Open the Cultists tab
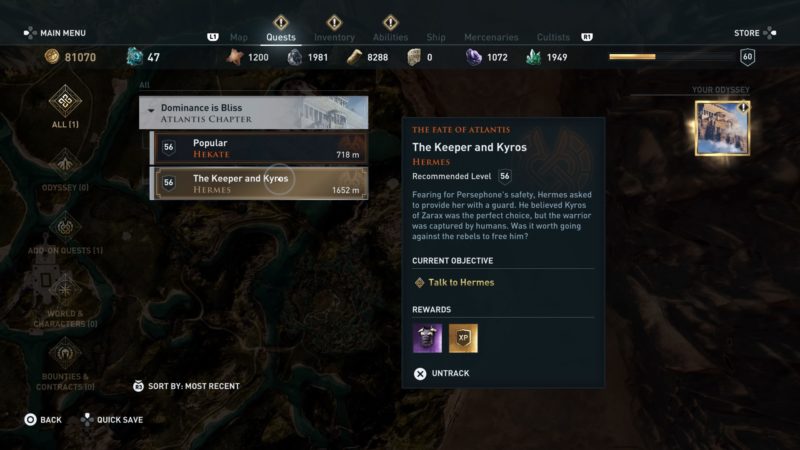800x450 pixels. [553, 38]
